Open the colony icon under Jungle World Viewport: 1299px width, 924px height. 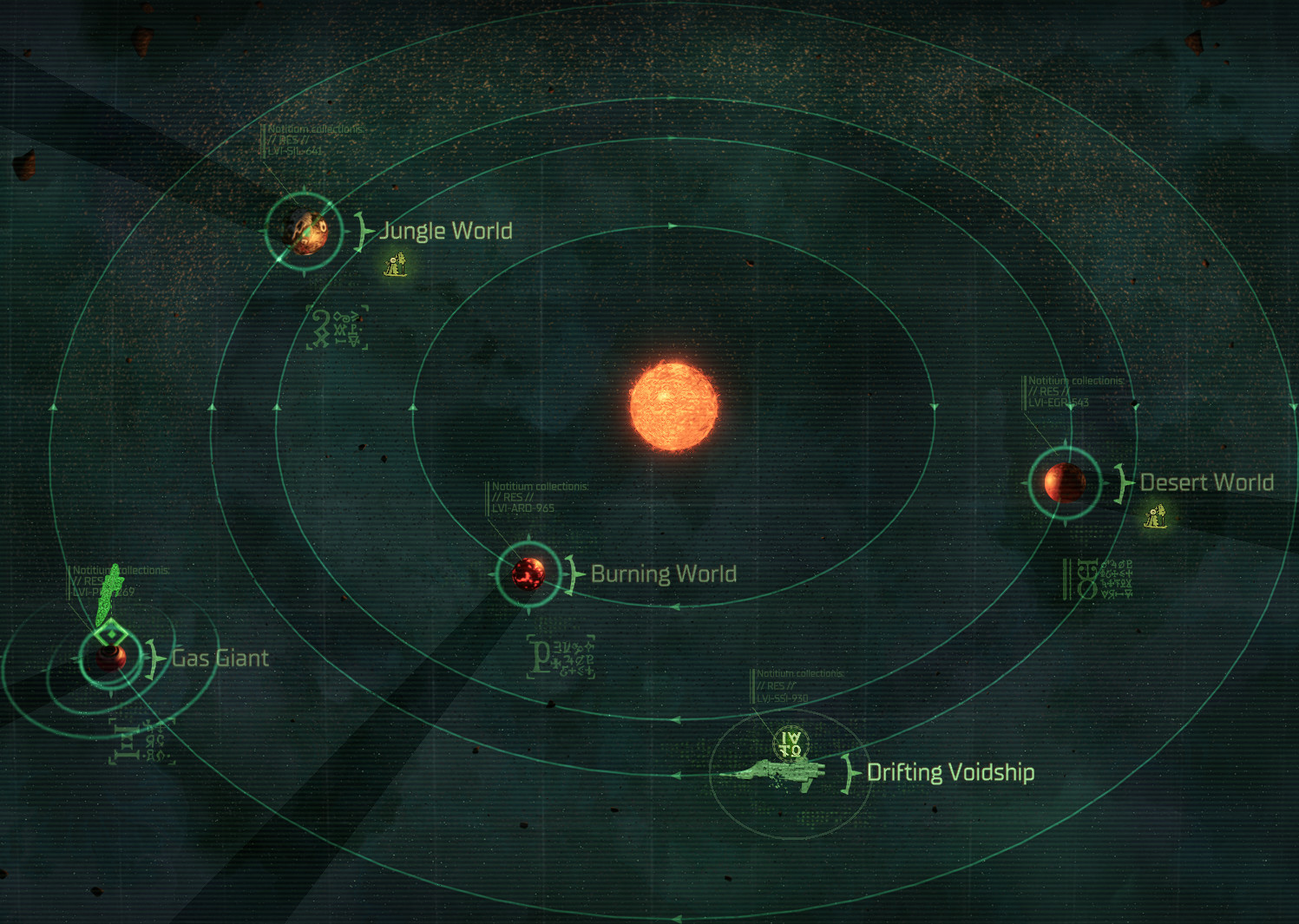coord(396,264)
